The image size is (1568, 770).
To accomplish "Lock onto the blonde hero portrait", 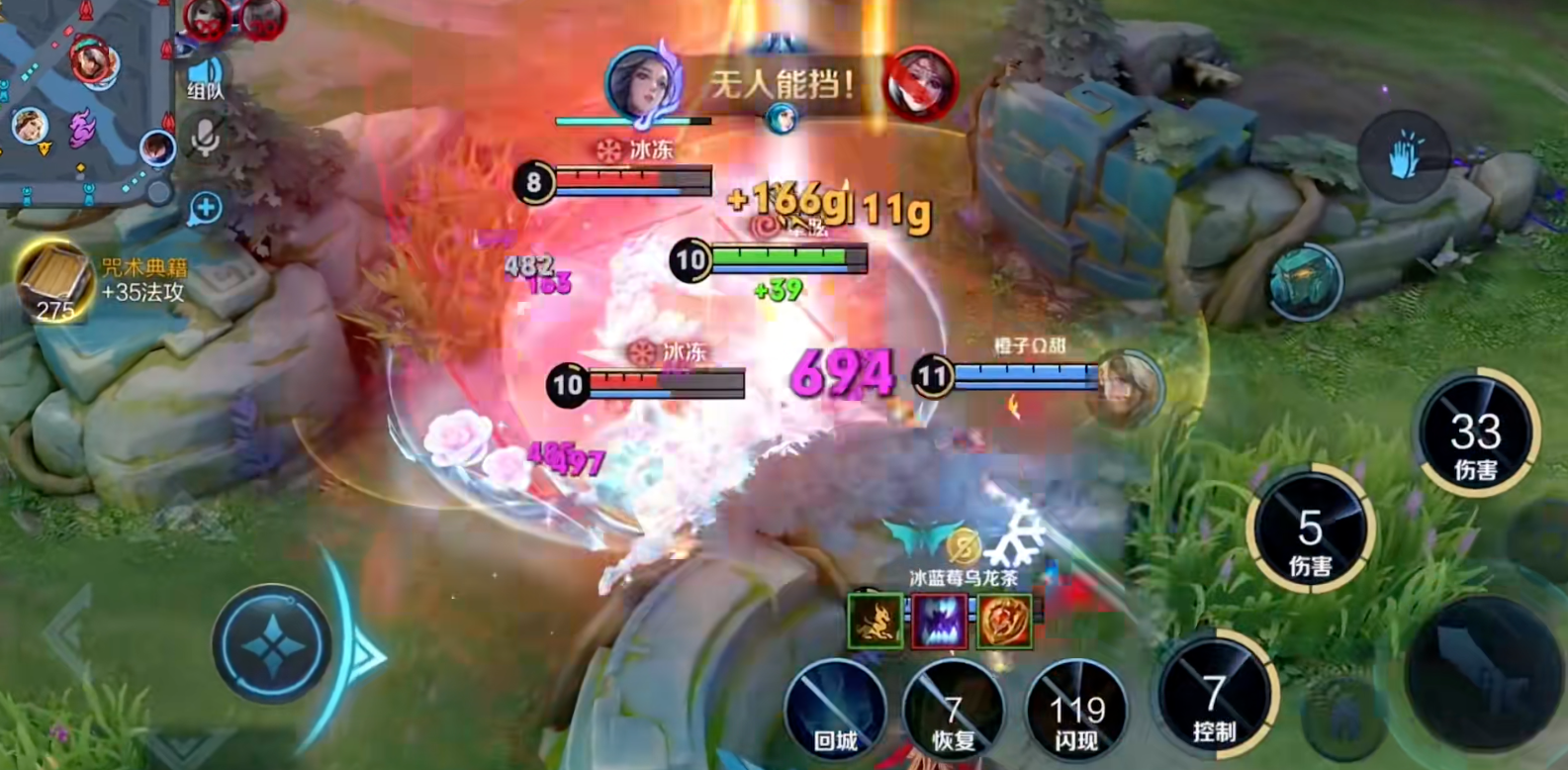I will click(x=1128, y=388).
